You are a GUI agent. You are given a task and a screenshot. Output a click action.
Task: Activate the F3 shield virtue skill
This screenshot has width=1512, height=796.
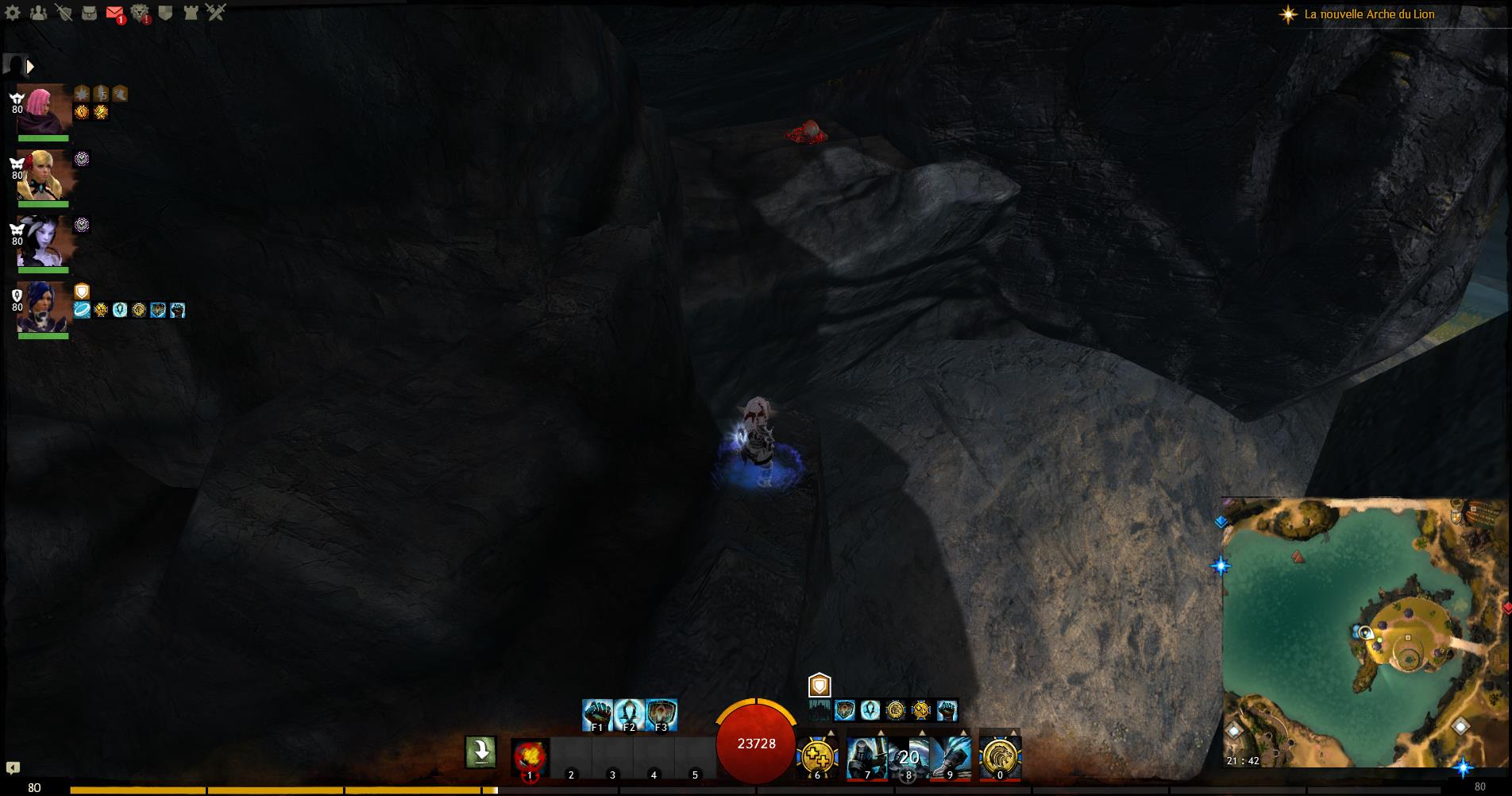[x=661, y=714]
